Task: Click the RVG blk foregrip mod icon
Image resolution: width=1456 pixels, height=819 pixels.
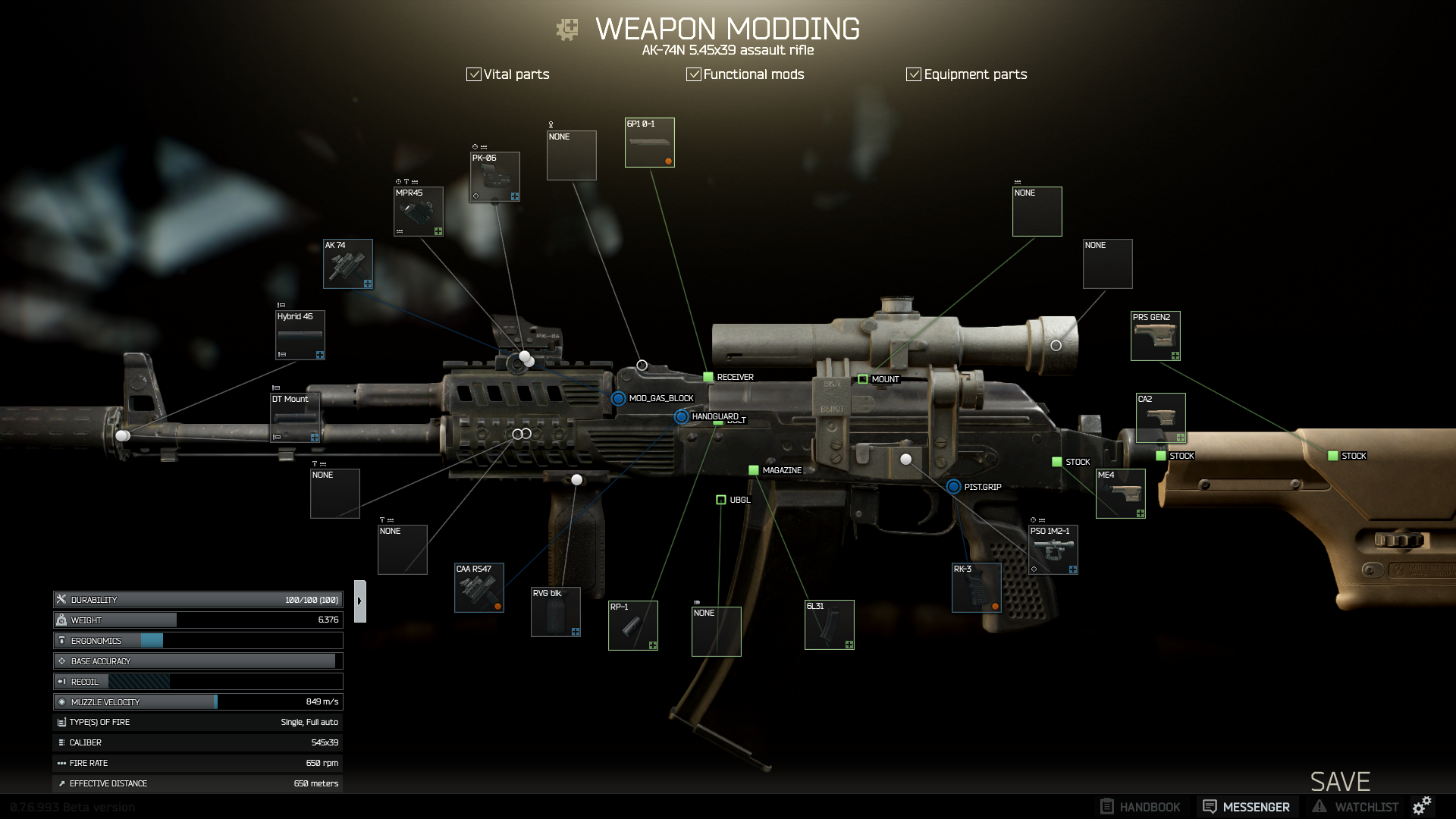Action: 554,612
